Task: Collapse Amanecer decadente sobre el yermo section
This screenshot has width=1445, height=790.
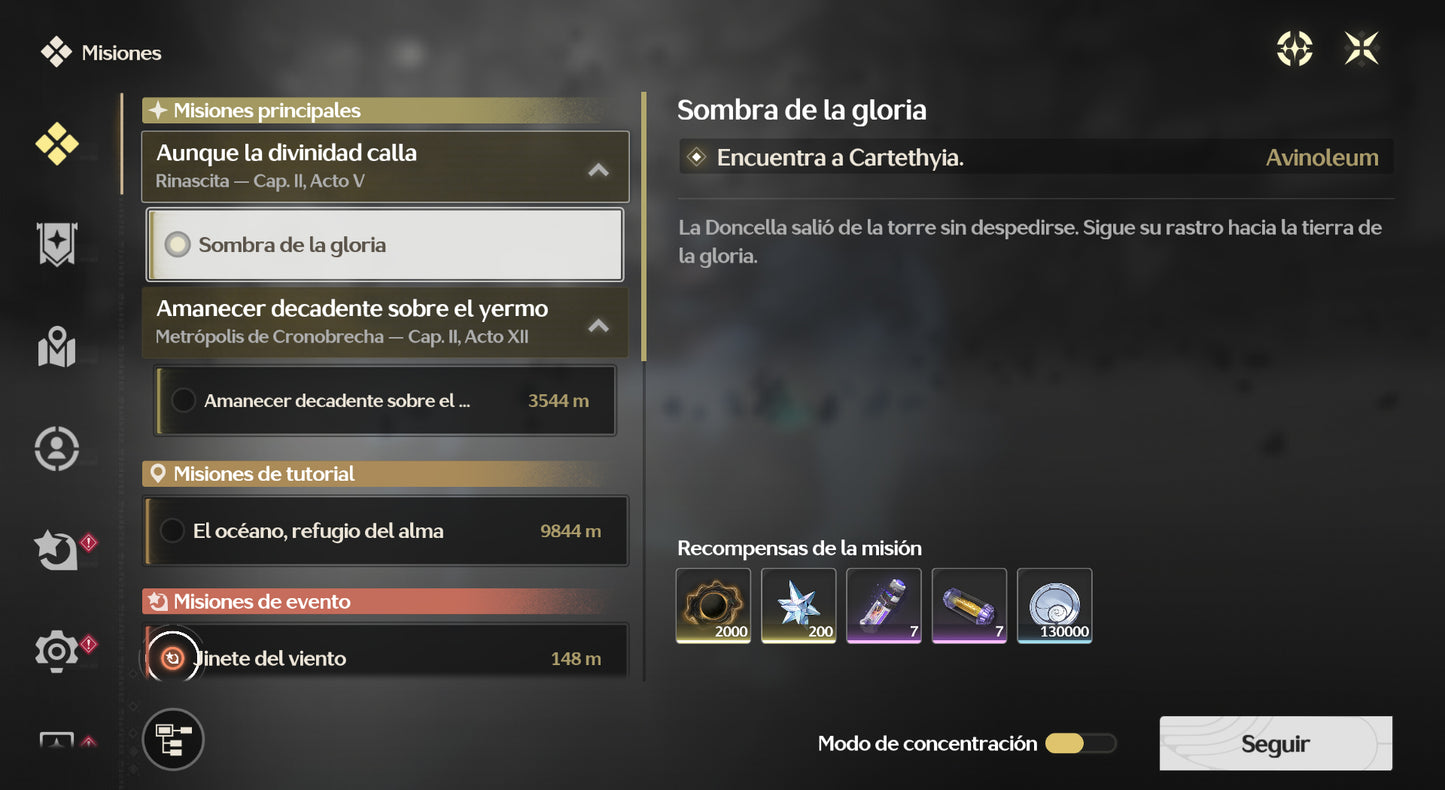Action: click(x=597, y=325)
